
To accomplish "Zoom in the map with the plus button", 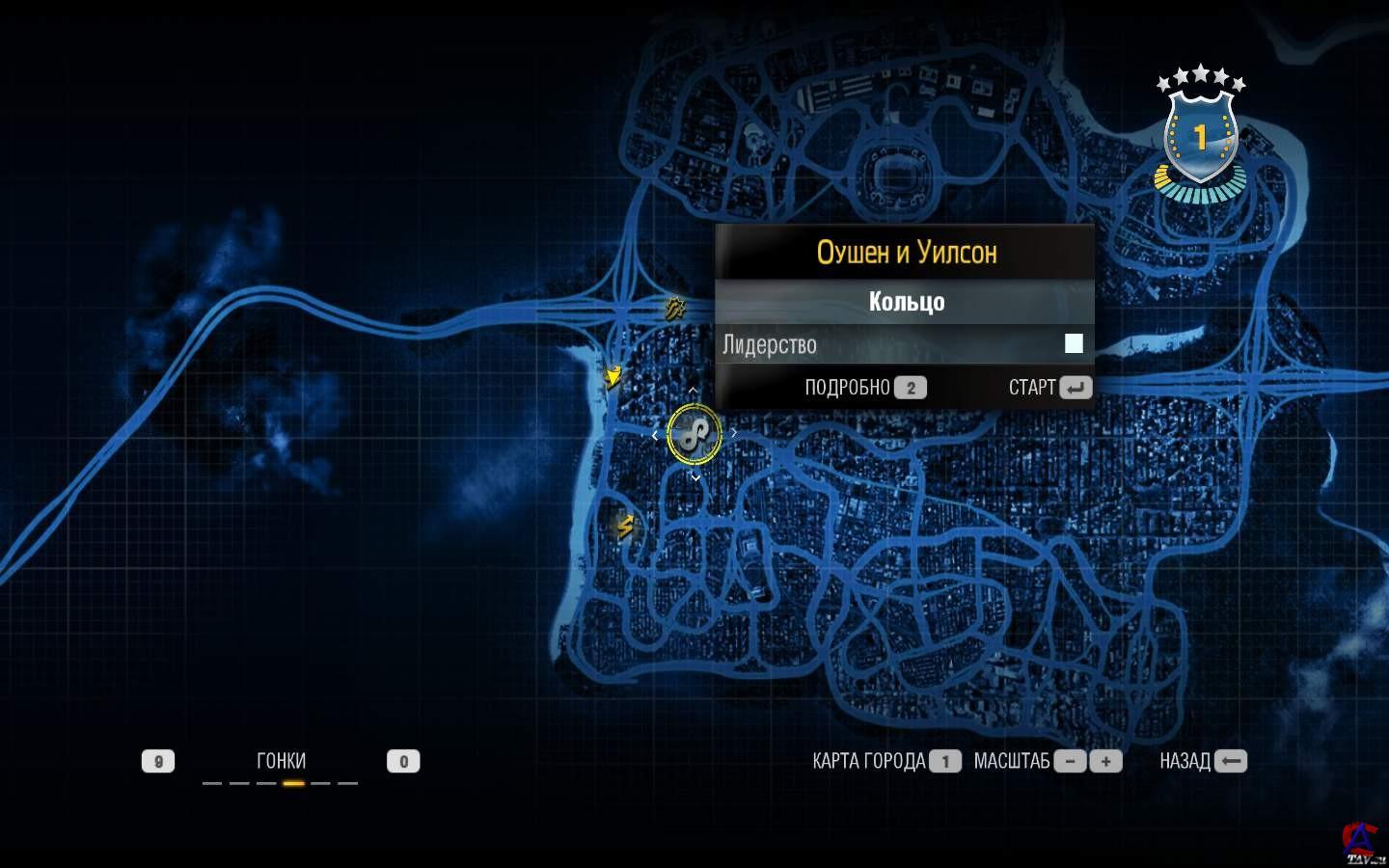I will pyautogui.click(x=1105, y=762).
